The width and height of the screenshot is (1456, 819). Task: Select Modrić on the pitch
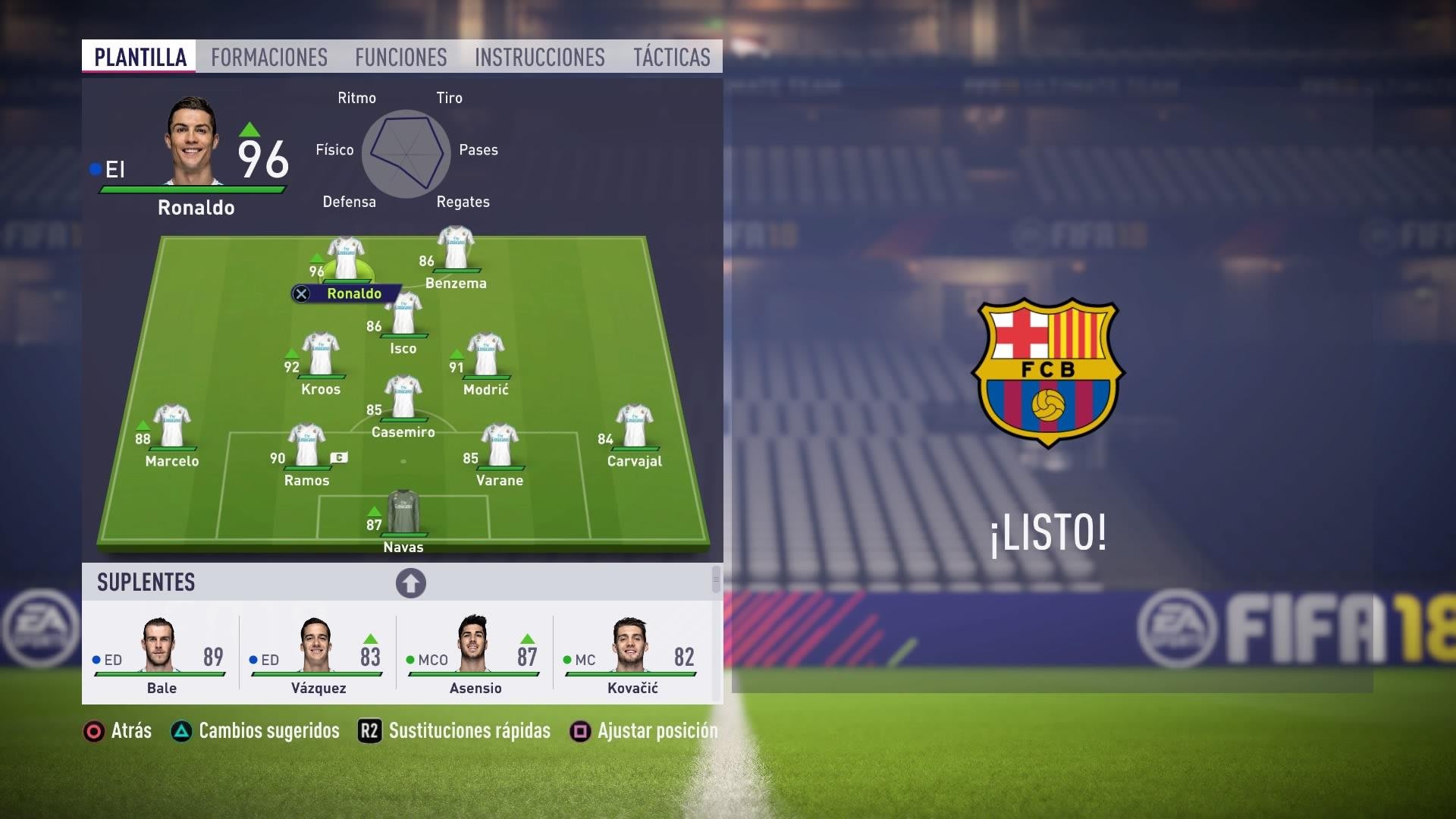pyautogui.click(x=486, y=358)
